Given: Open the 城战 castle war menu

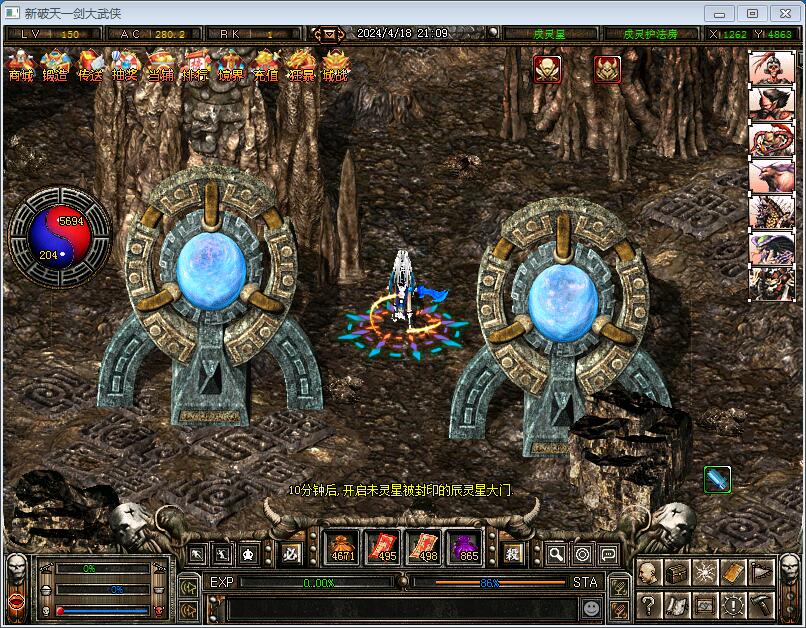Looking at the screenshot, I should point(336,66).
